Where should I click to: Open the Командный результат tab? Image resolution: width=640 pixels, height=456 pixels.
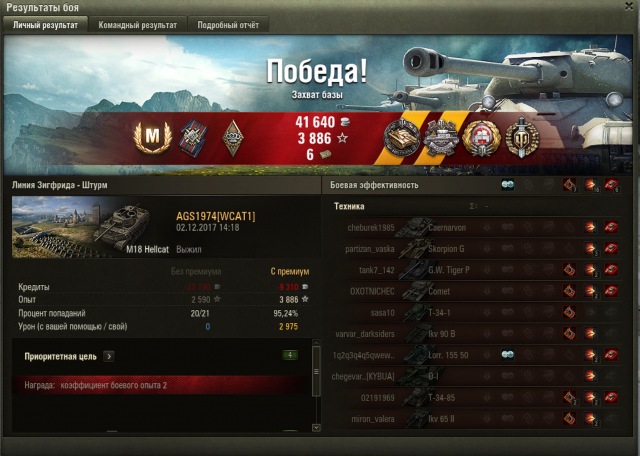click(138, 24)
